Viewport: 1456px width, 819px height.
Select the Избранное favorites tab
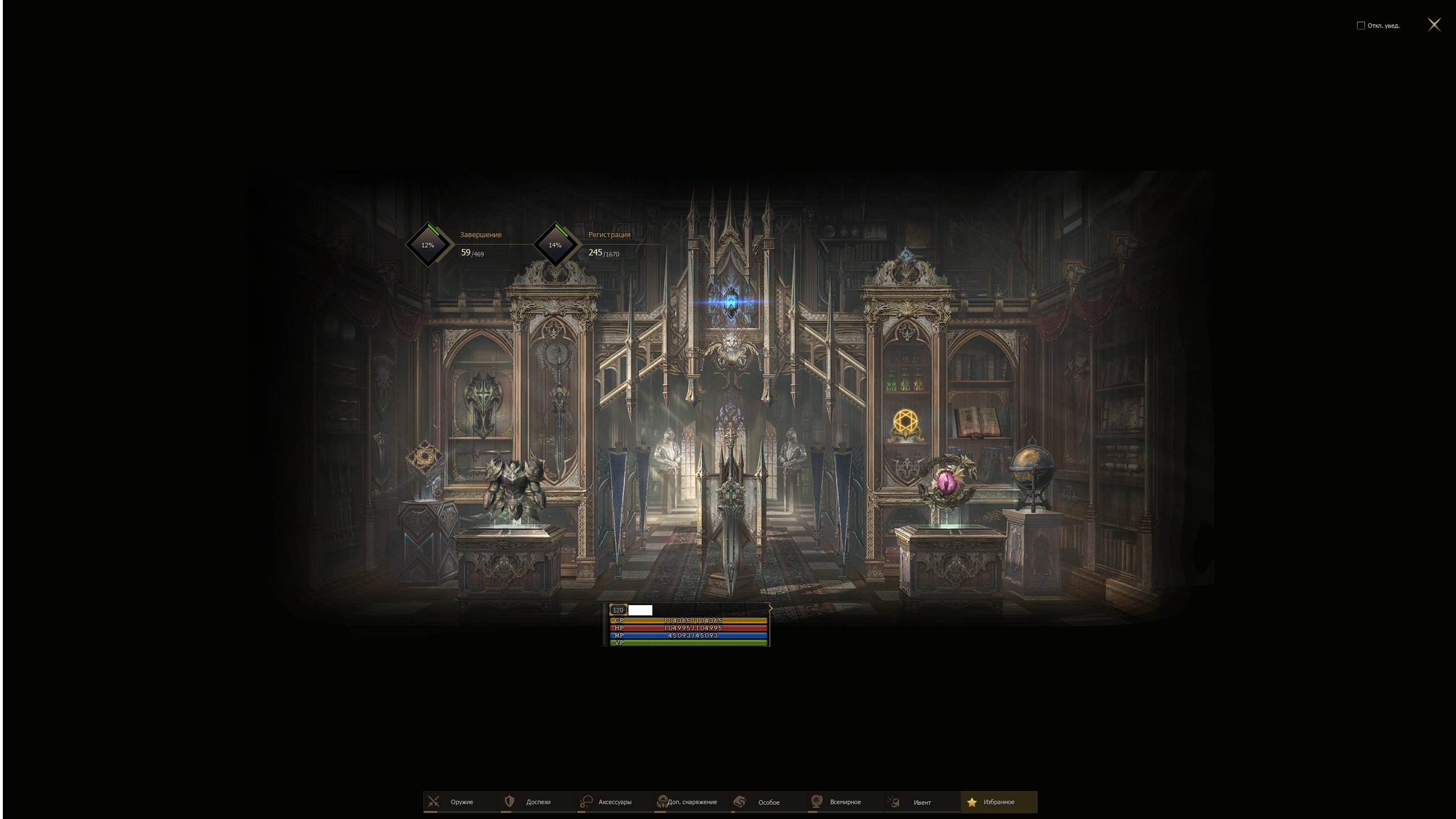tap(998, 802)
